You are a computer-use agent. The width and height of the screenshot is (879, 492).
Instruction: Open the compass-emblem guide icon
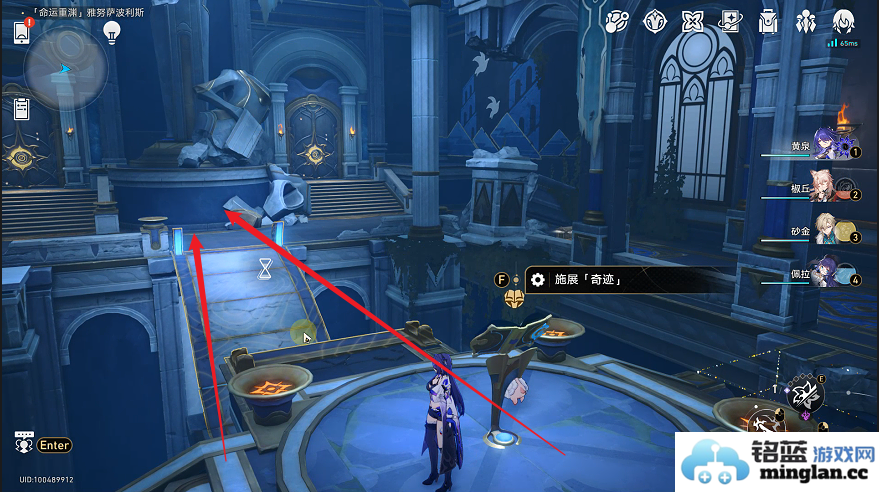(x=655, y=21)
